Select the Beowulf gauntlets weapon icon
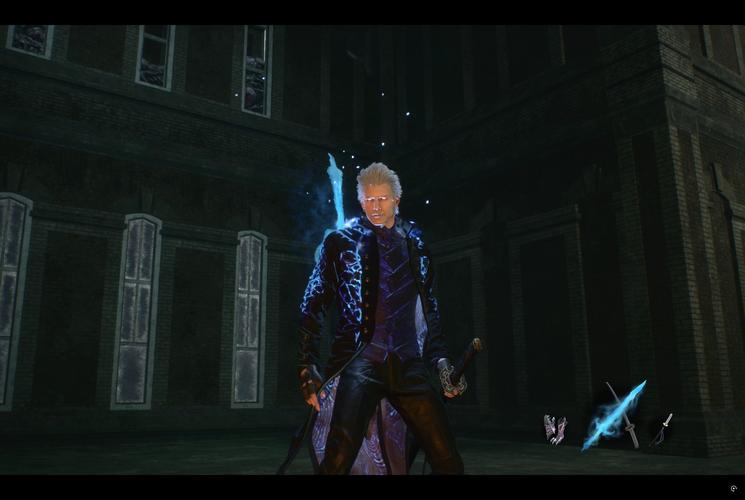745x500 pixels. coord(554,428)
